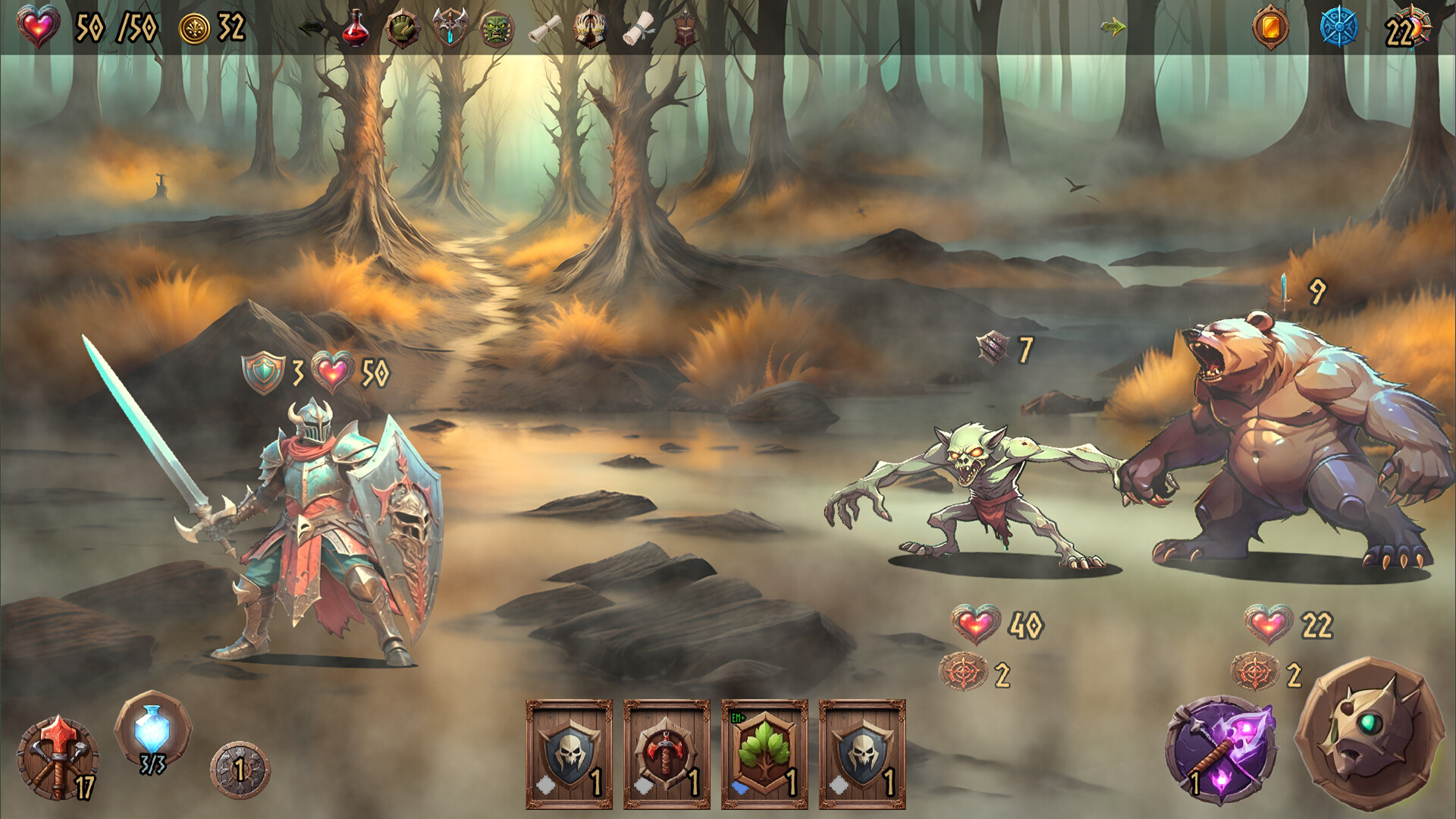The height and width of the screenshot is (819, 1456).
Task: Select the brown chest armor relic
Action: (685, 30)
